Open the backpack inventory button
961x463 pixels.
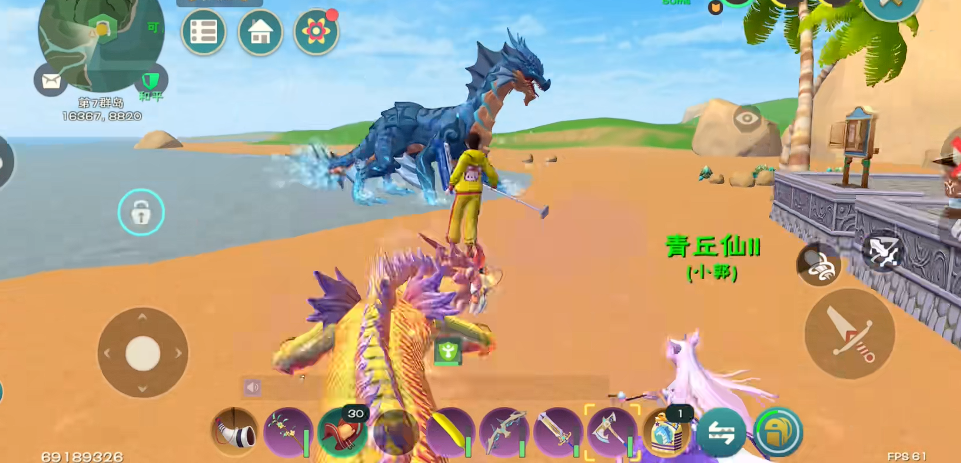778,432
